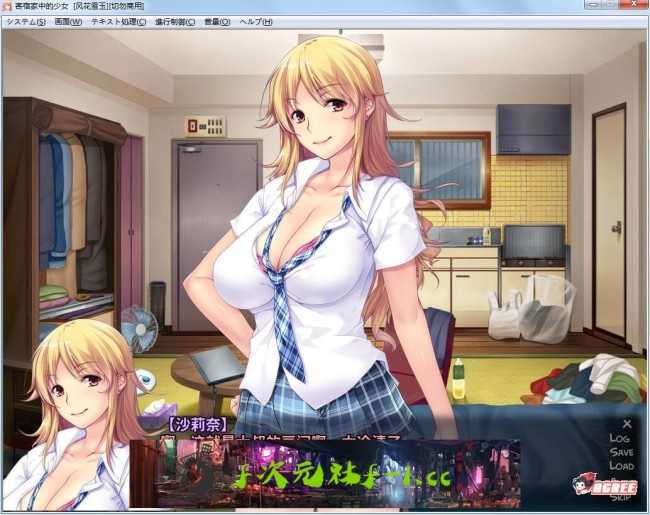This screenshot has width=650, height=515.
Task: Open the 音量 menu
Action: pyautogui.click(x=217, y=21)
